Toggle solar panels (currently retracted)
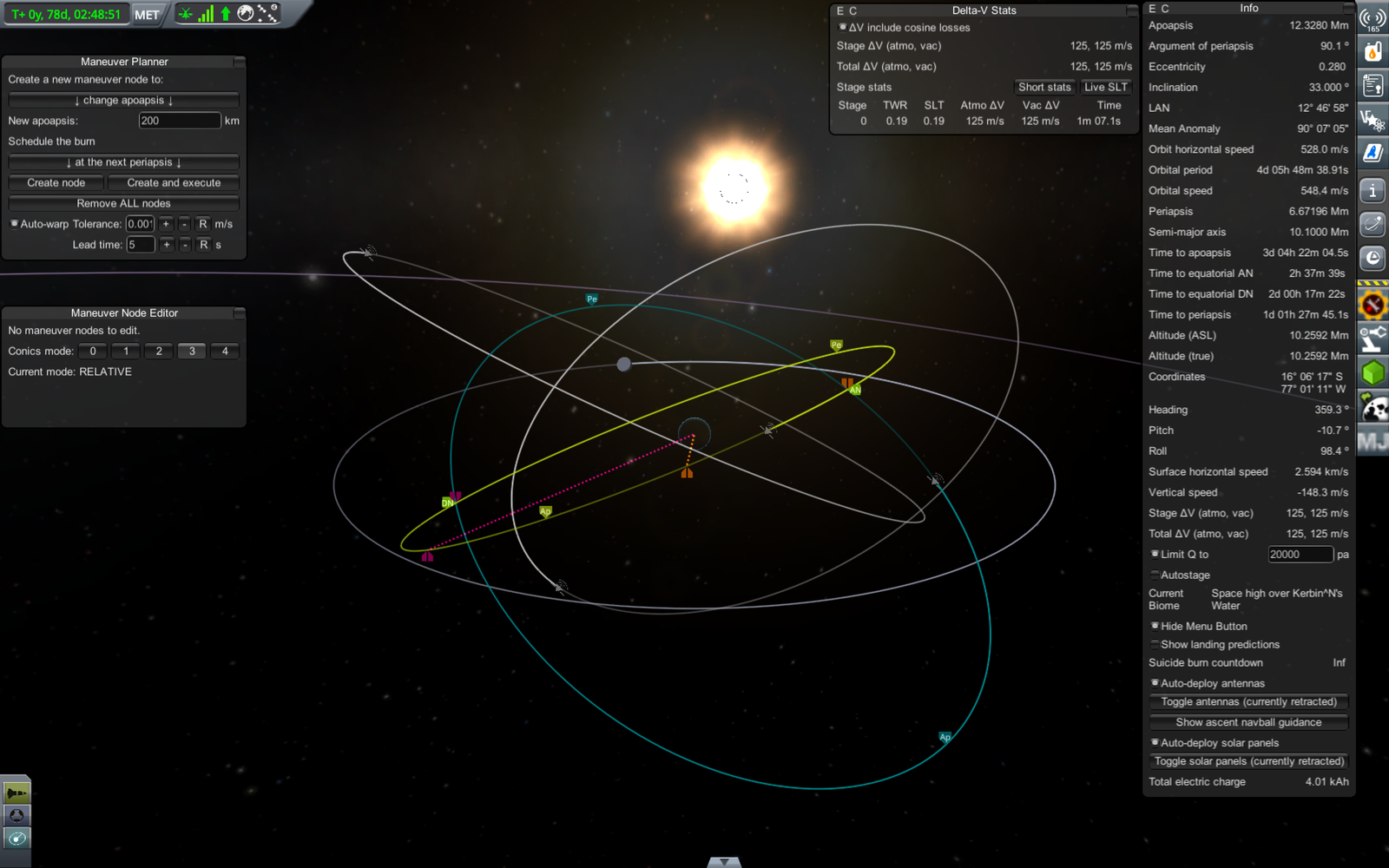The image size is (1389, 868). coord(1248,761)
